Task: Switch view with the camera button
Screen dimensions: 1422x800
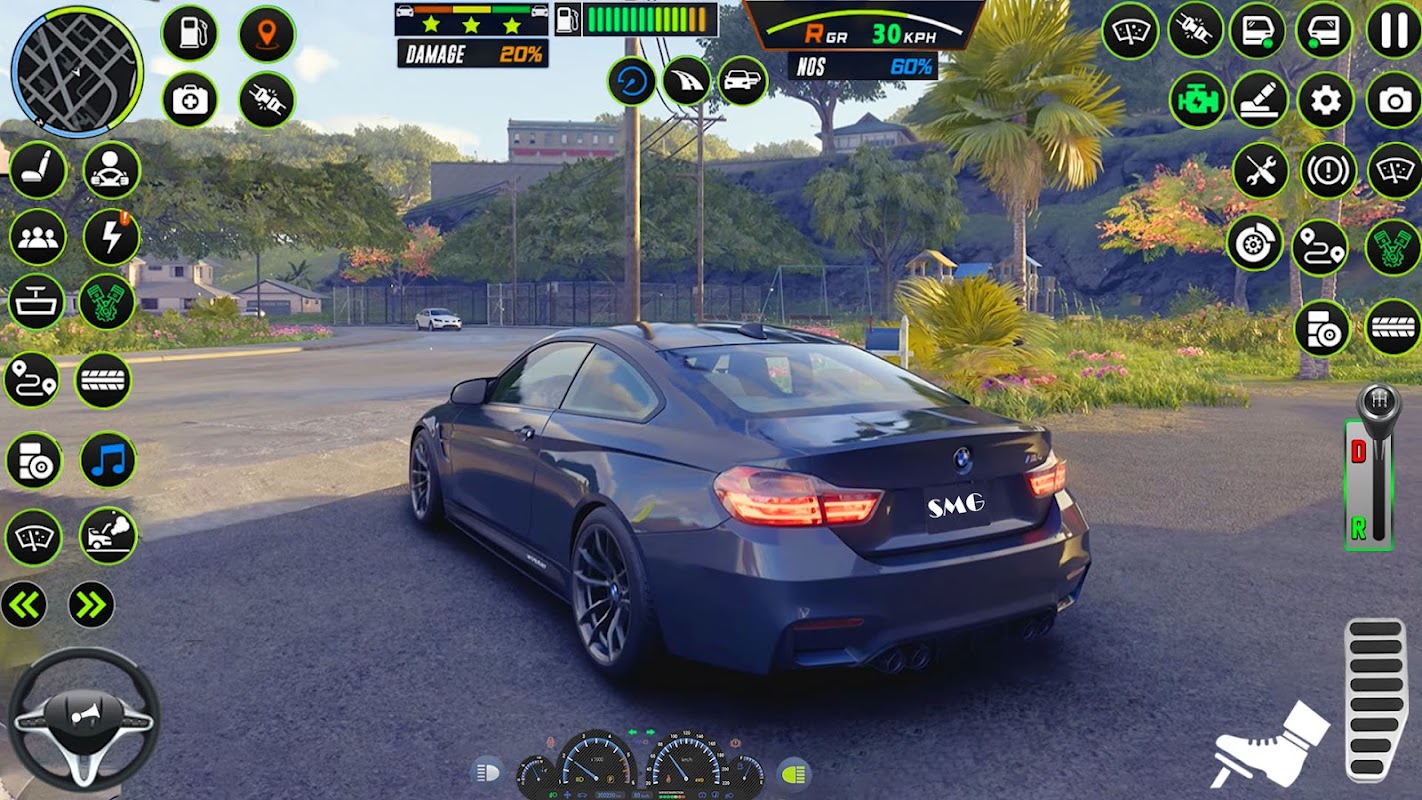Action: pyautogui.click(x=1393, y=100)
